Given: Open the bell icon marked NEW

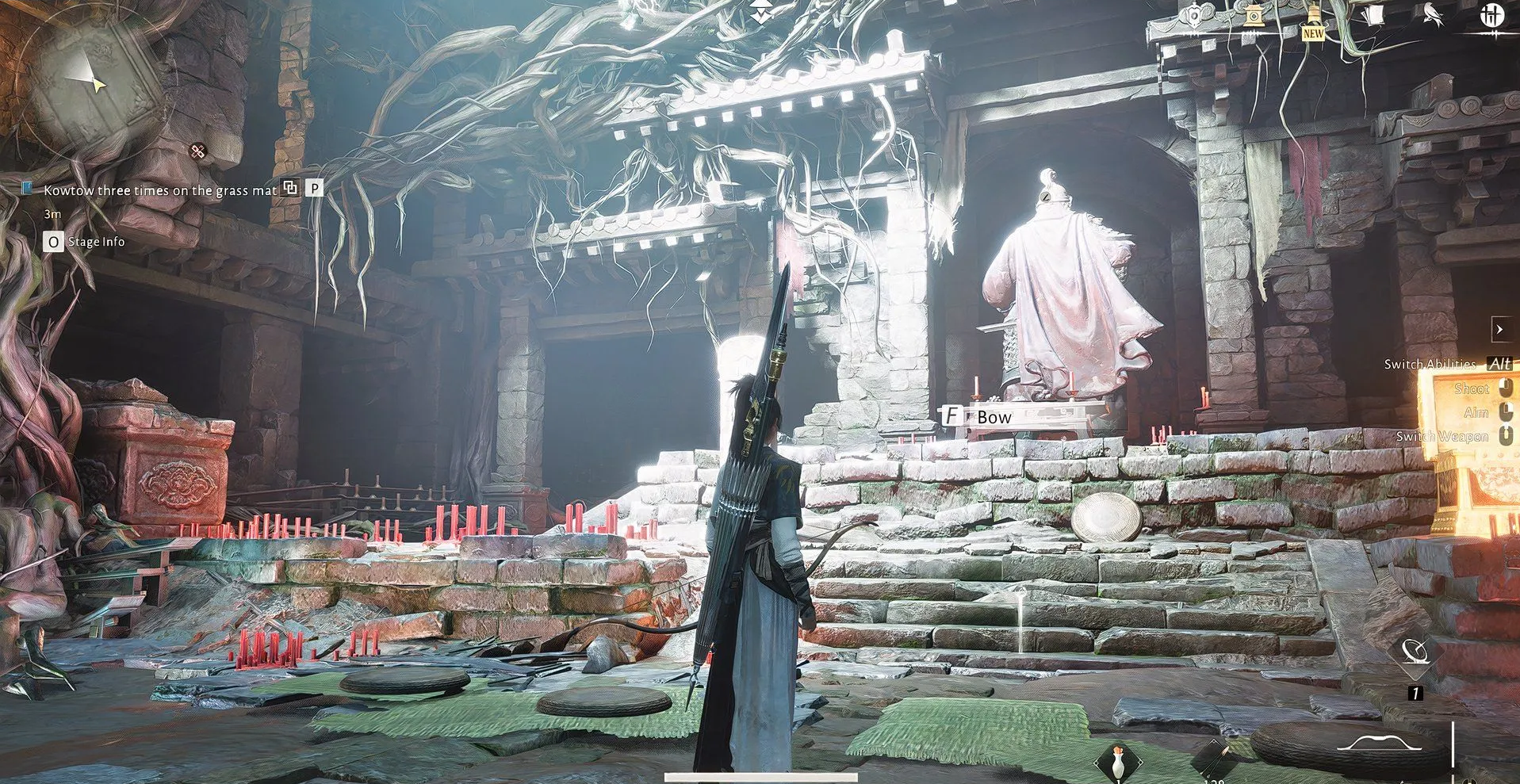Looking at the screenshot, I should 1313,19.
